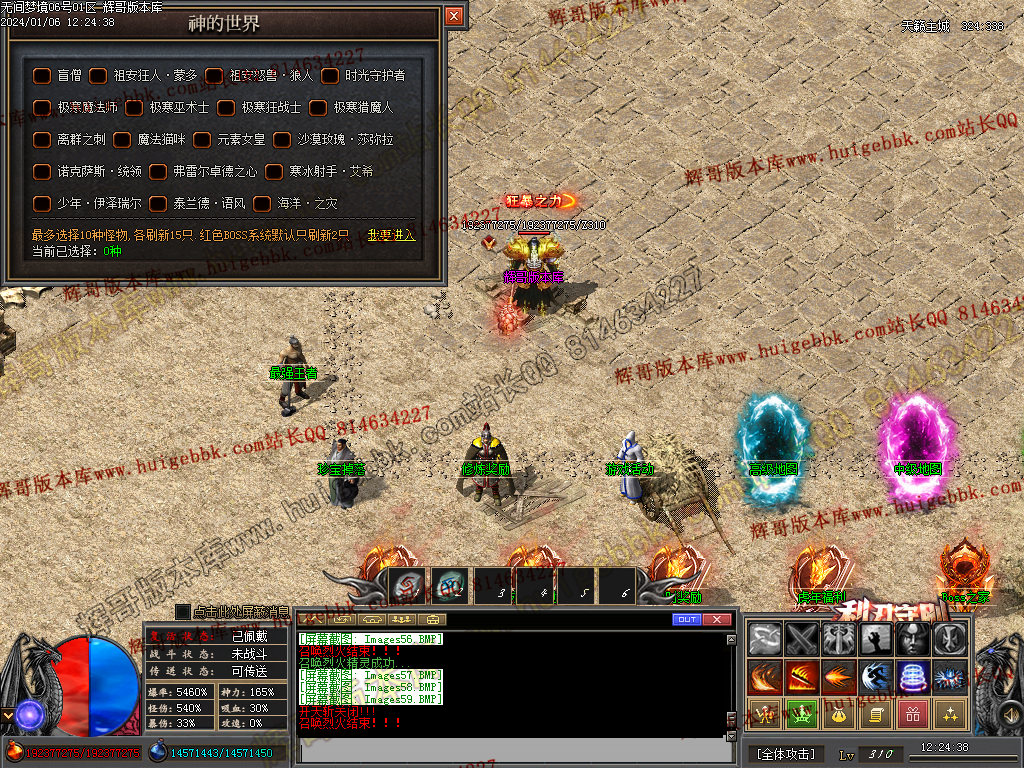Activate the flaming sword slash skill
Screen dimensions: 1024x768
(x=802, y=677)
